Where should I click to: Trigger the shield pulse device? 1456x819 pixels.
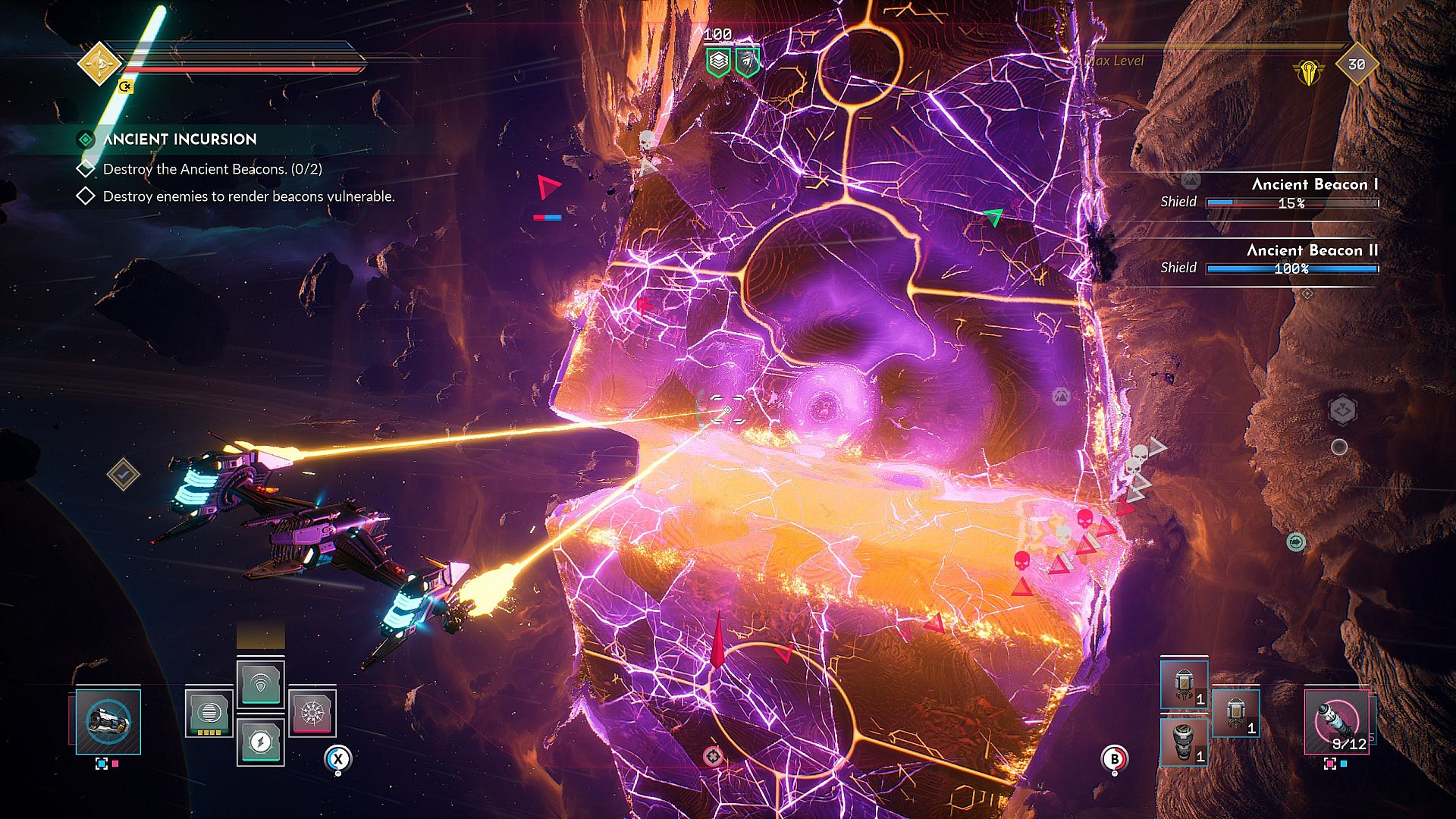260,684
